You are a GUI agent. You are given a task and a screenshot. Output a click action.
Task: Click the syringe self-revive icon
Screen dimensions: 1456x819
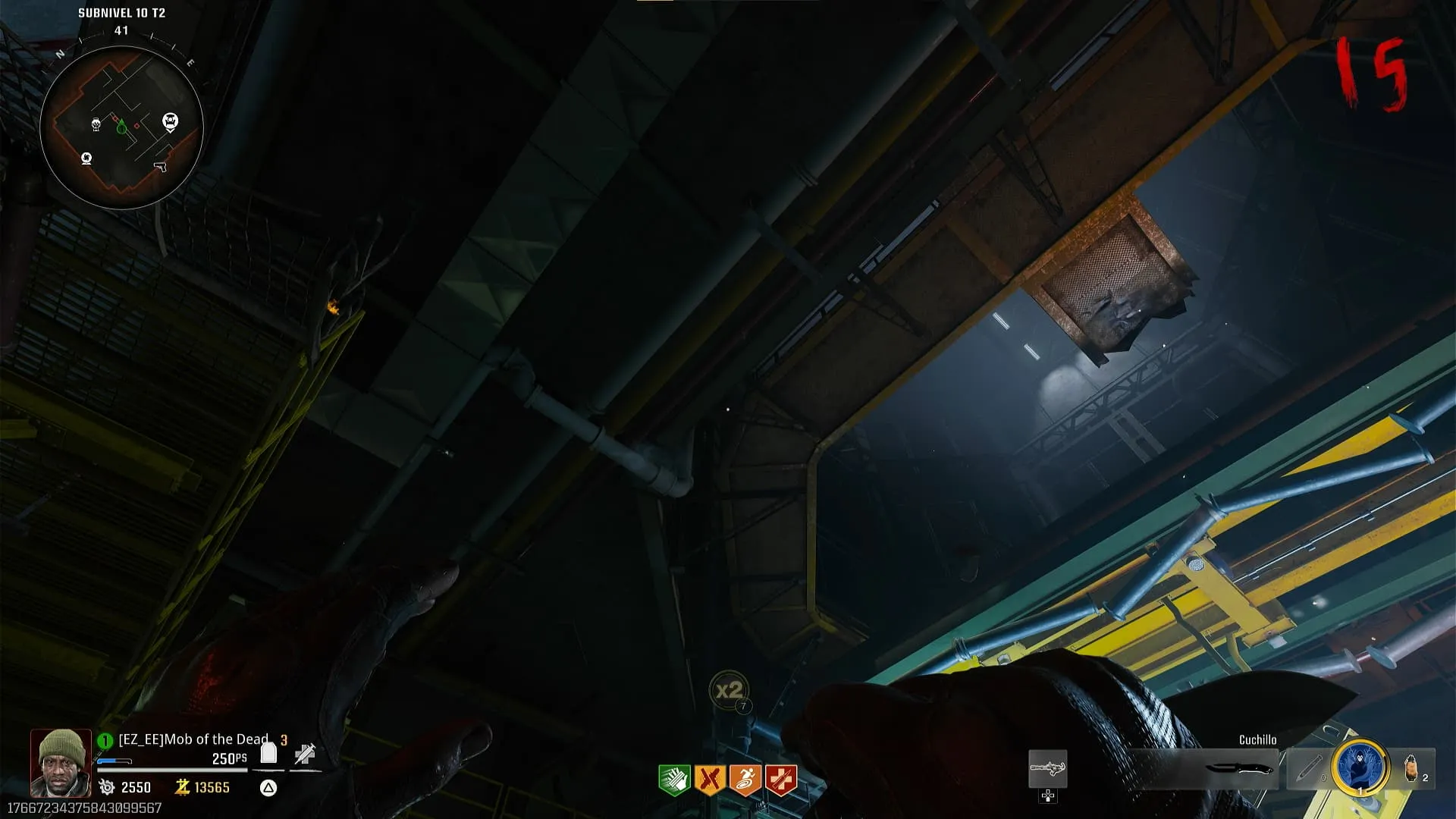[x=305, y=754]
